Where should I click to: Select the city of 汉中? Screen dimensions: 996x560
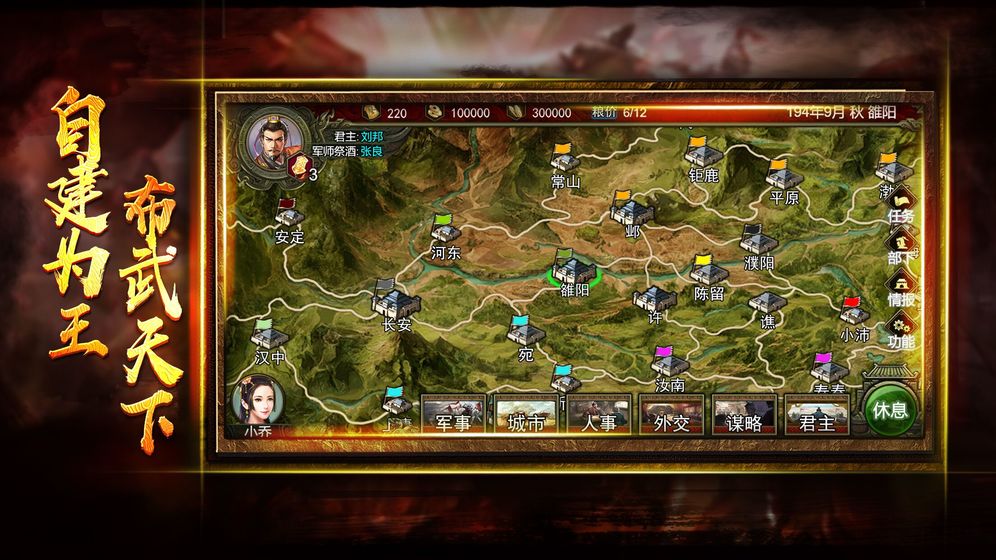pos(269,337)
